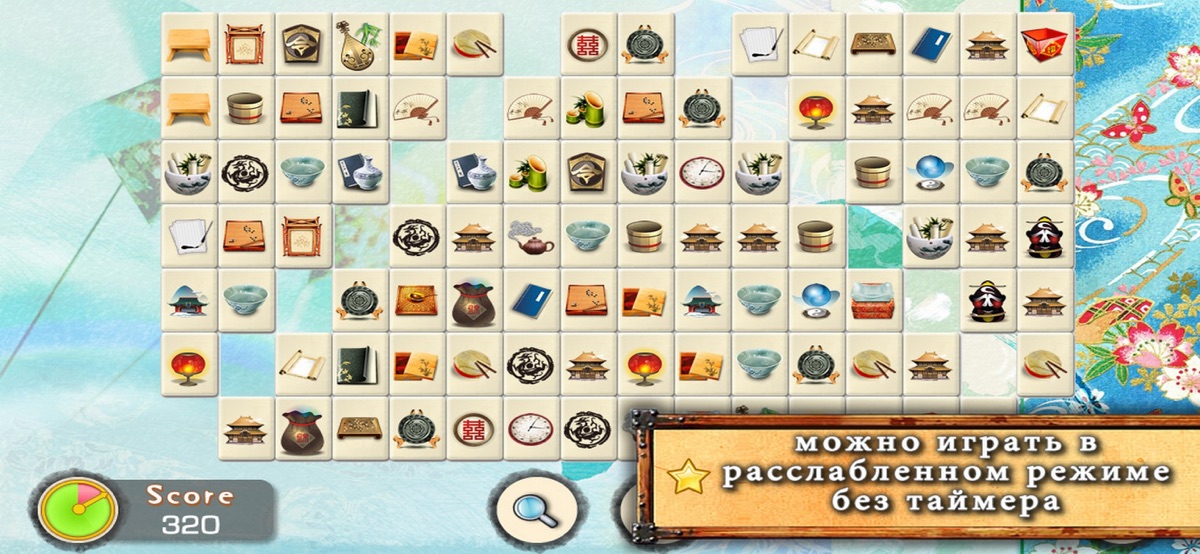Tap the red square bowl tile
Image resolution: width=1200 pixels, height=554 pixels.
(x=1045, y=43)
